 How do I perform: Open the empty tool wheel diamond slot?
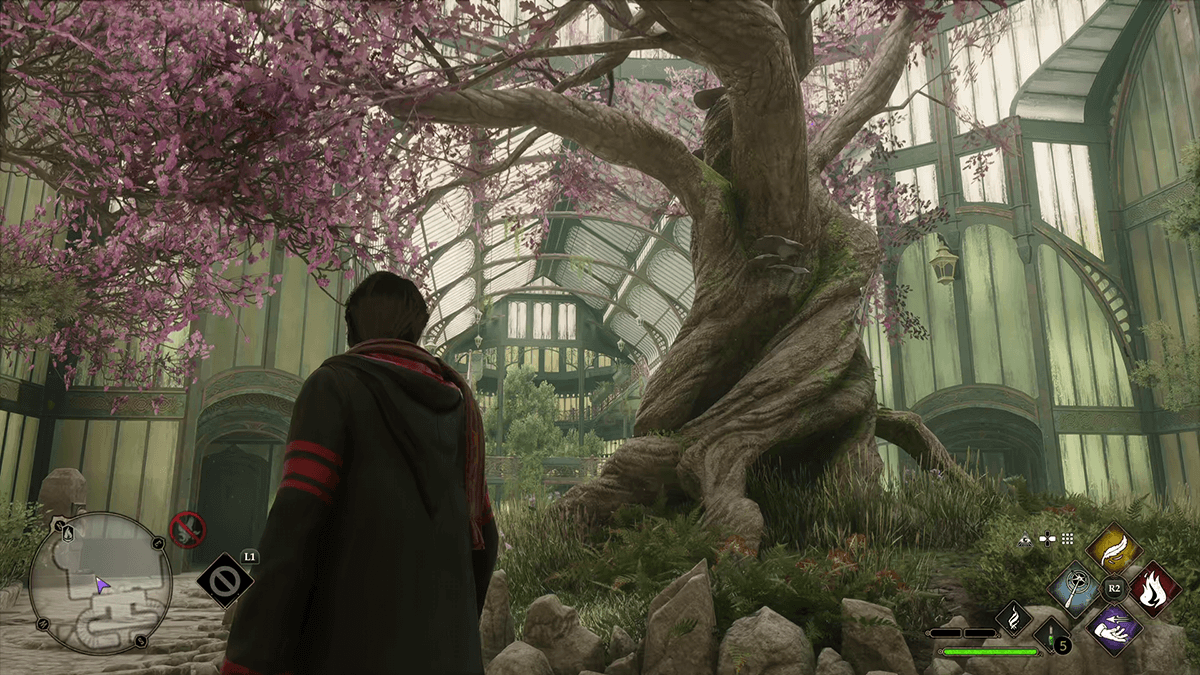tap(223, 580)
